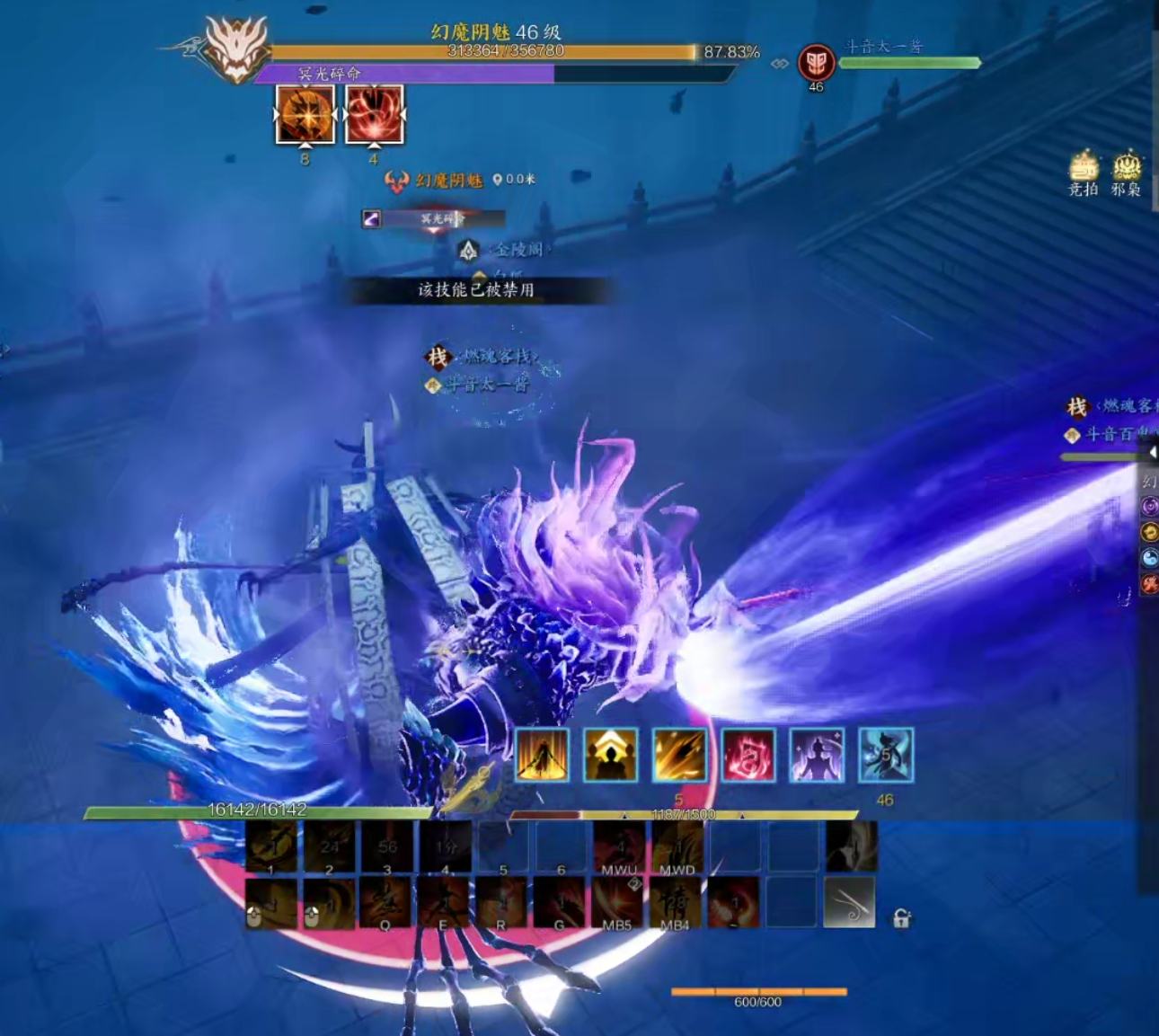Inspect the blue dancer buff with 46 timer

(886, 754)
